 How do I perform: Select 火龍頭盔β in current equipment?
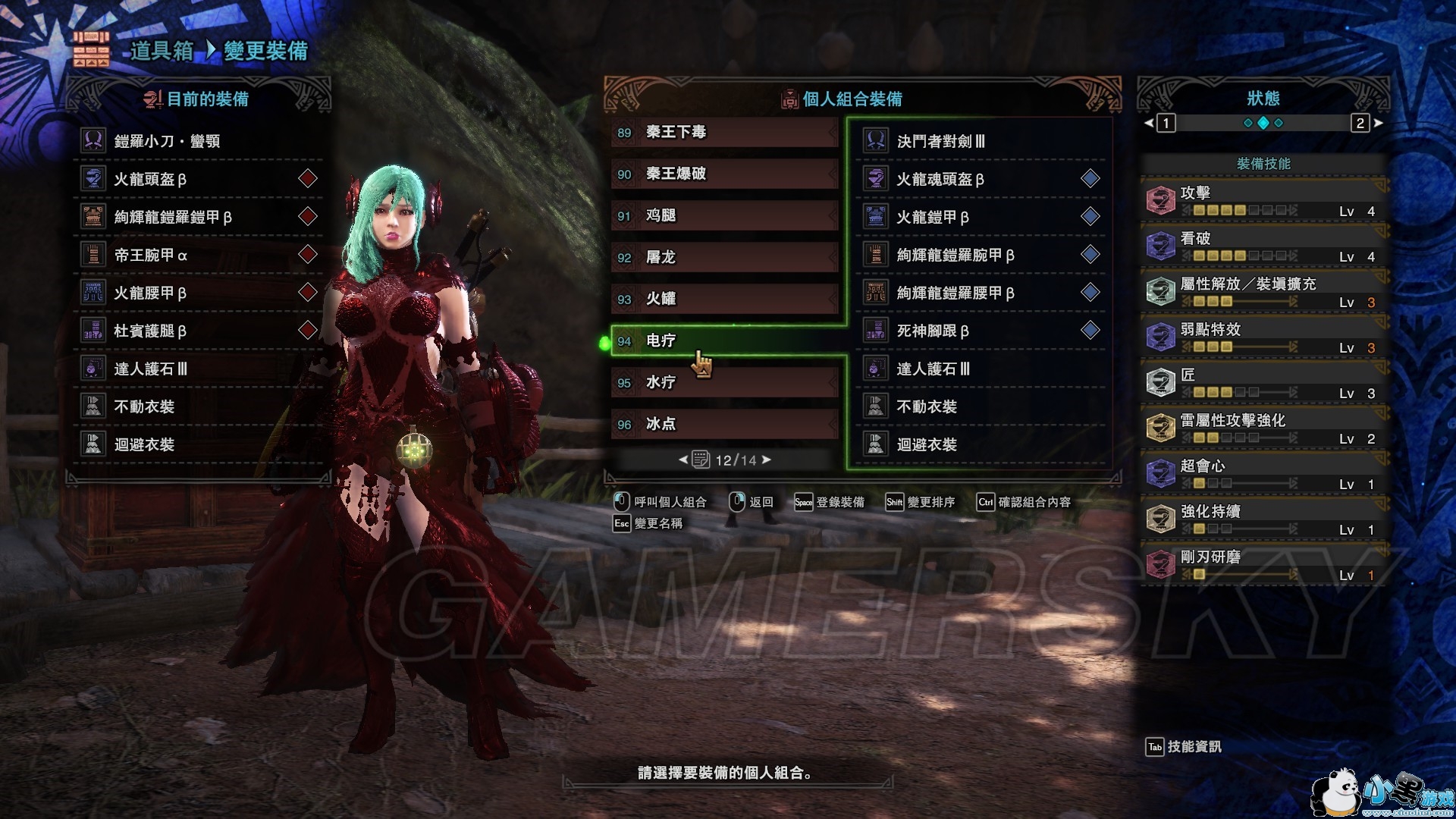199,179
